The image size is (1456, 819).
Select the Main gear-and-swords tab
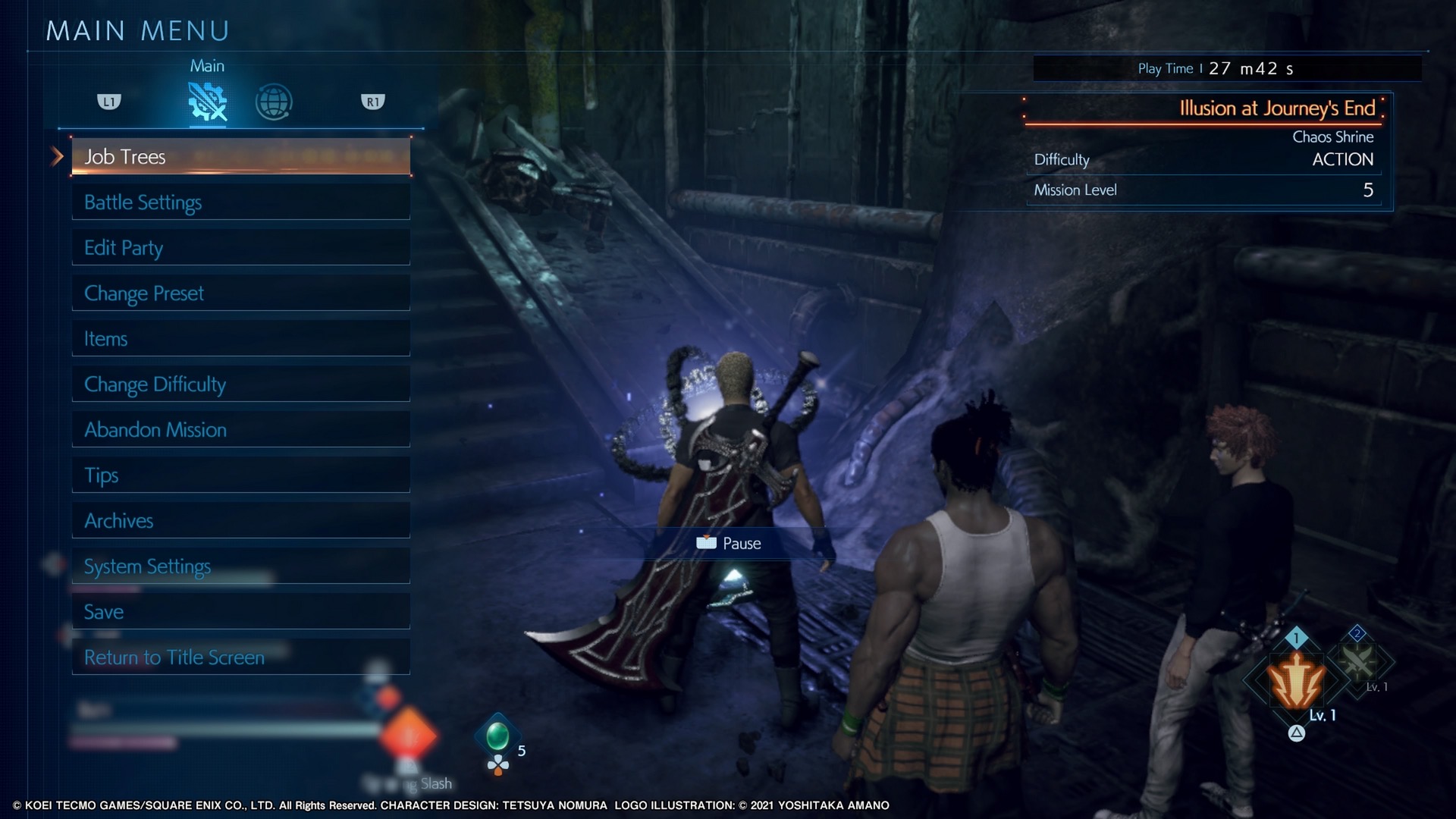coord(207,102)
